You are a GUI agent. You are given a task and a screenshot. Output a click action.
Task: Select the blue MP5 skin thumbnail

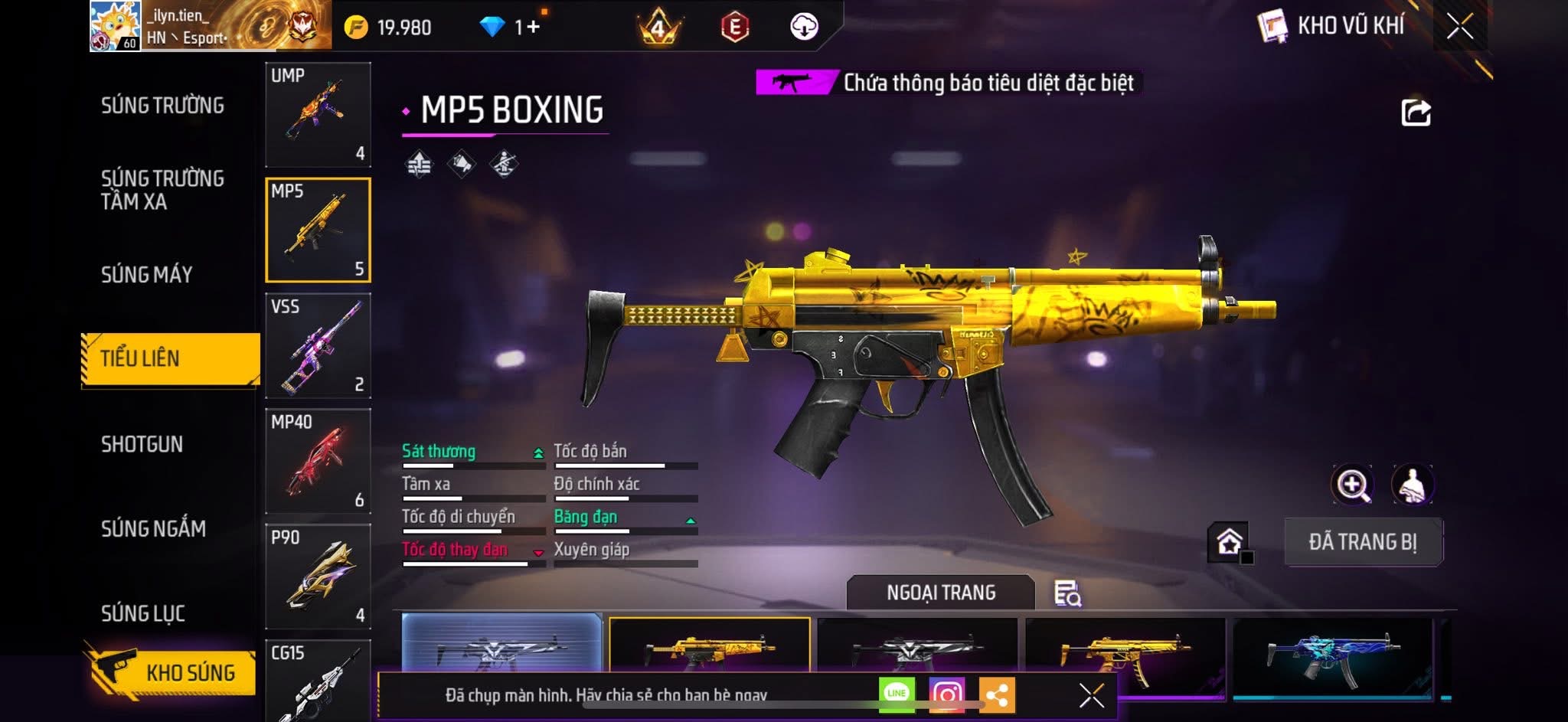click(1332, 656)
